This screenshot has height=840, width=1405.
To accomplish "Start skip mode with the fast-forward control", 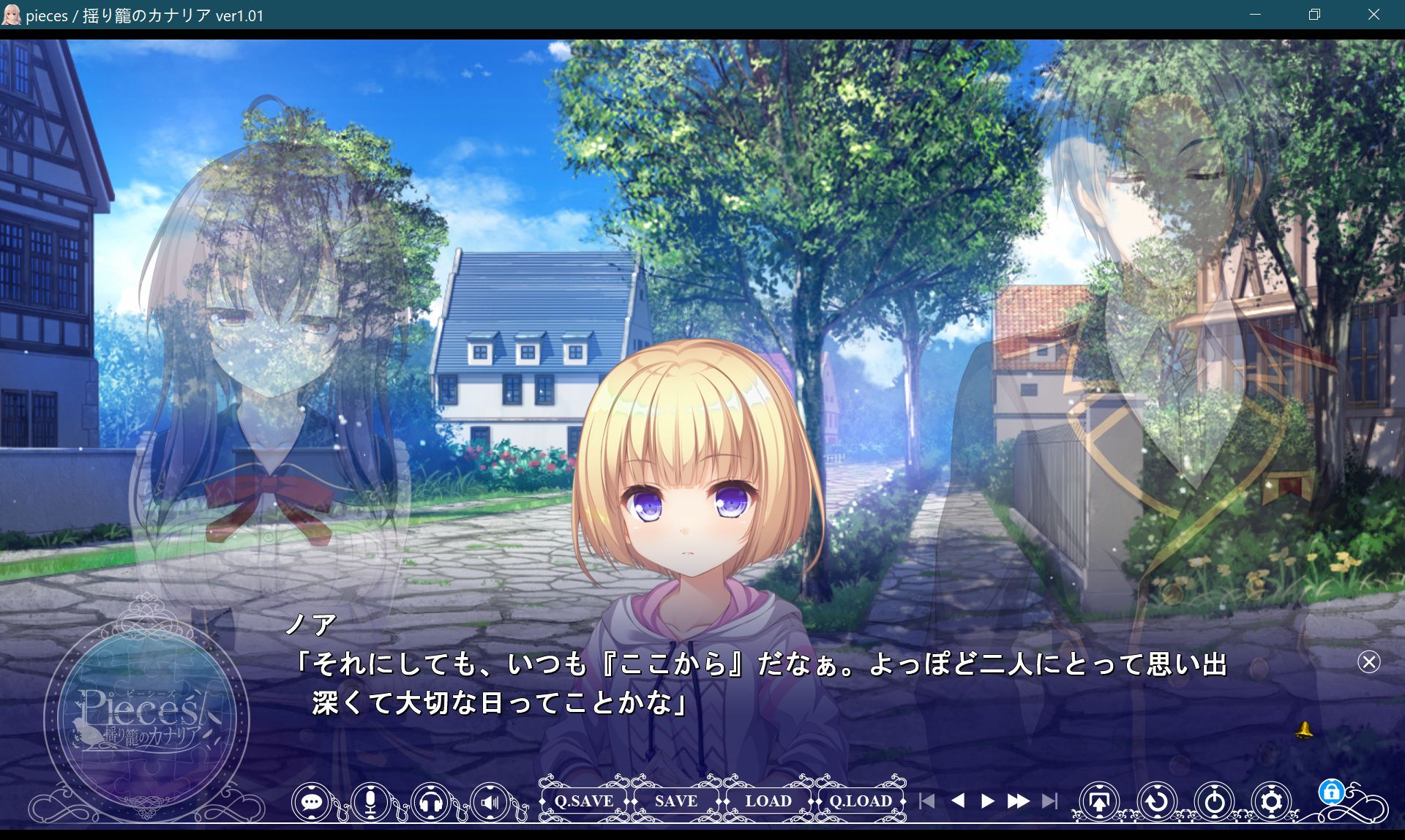I will [1020, 801].
